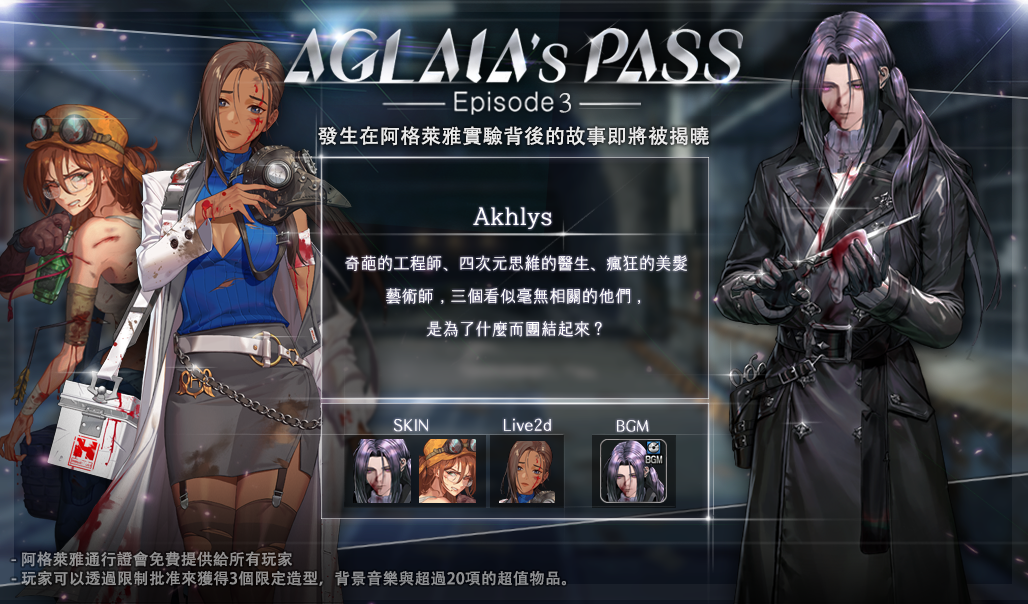
Task: Select the BGM reward icon
Action: pyautogui.click(x=632, y=471)
